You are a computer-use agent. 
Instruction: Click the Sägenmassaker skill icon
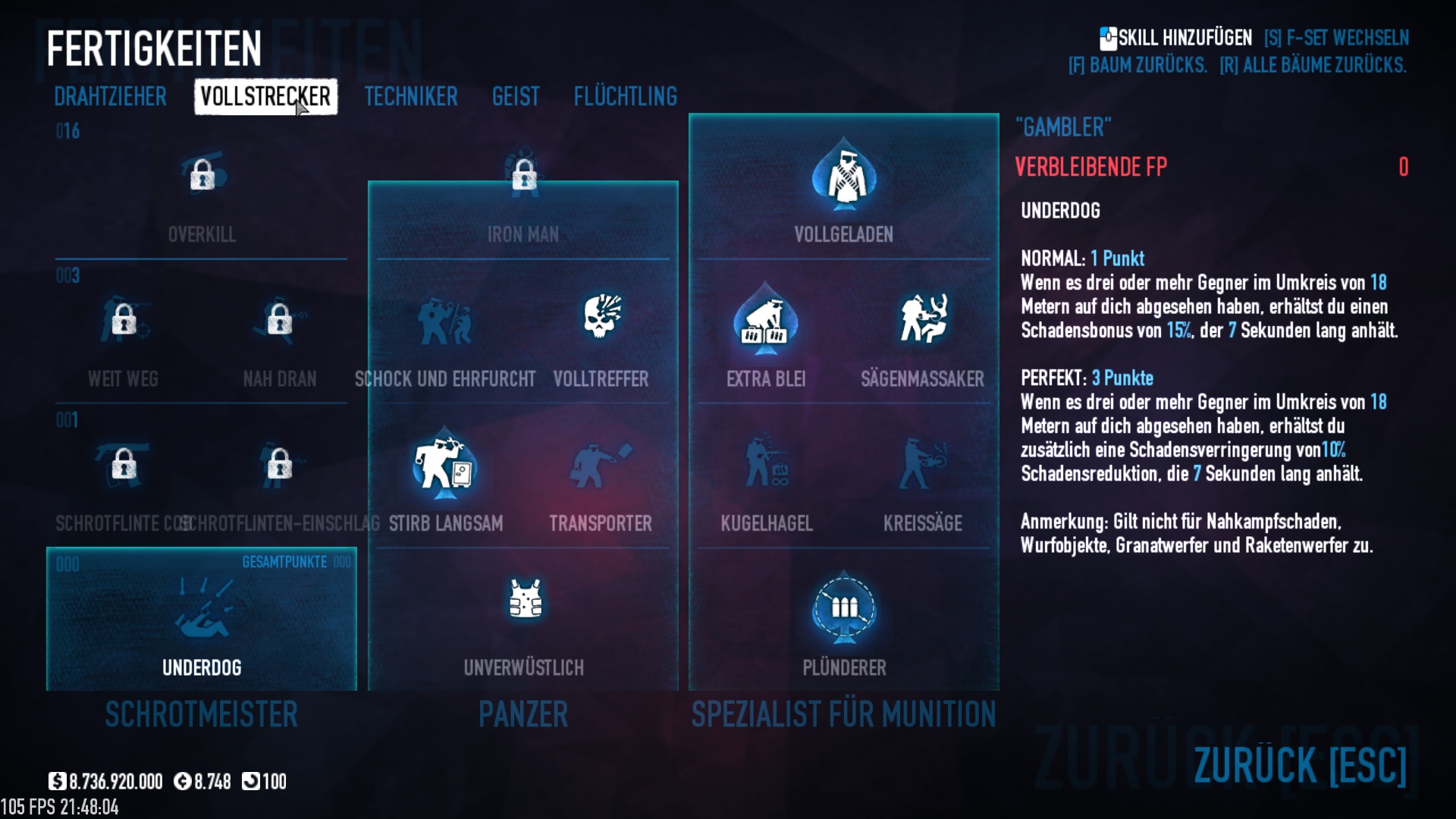pyautogui.click(x=922, y=318)
